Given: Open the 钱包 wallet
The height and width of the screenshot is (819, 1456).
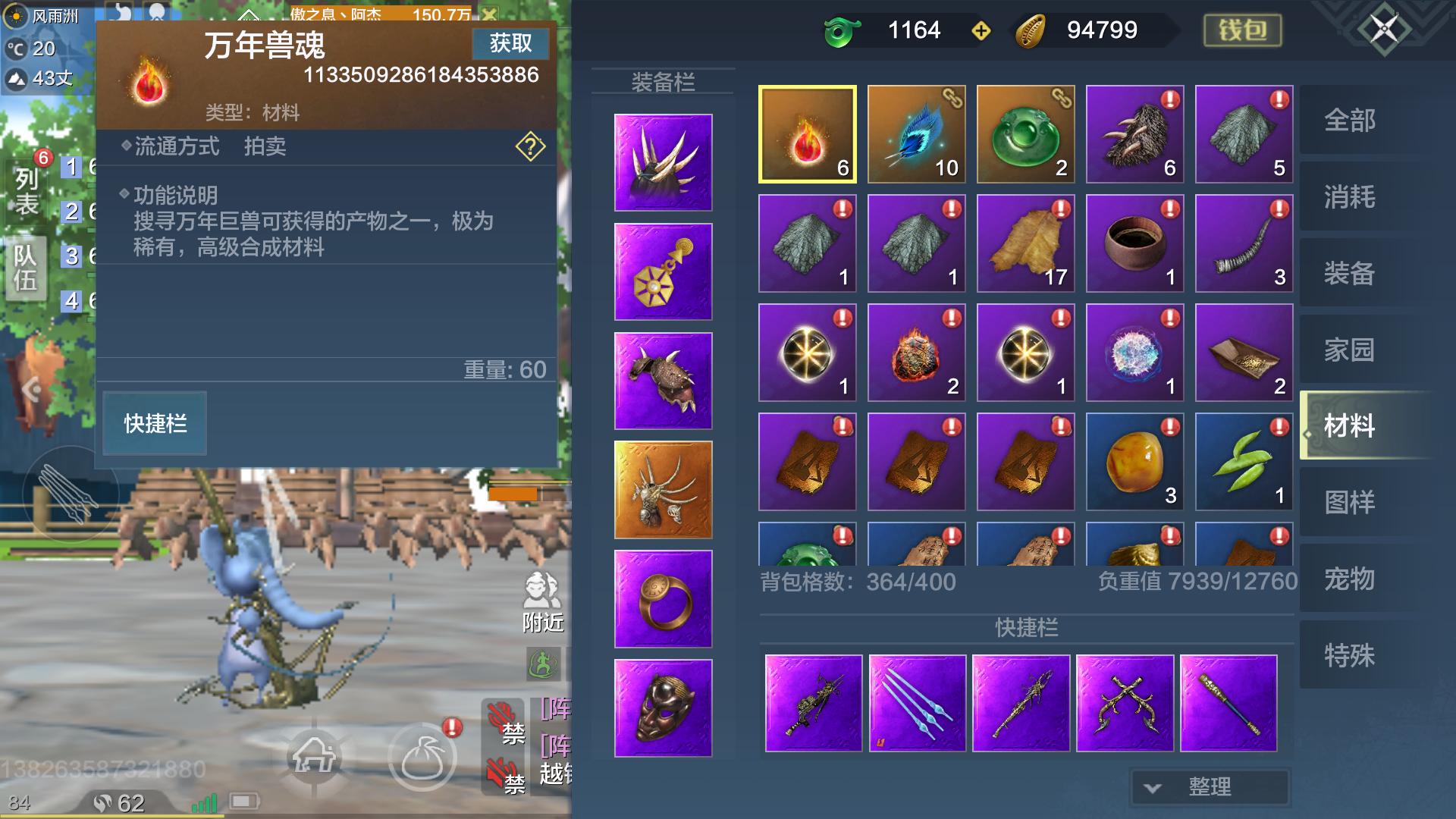Looking at the screenshot, I should click(x=1241, y=30).
